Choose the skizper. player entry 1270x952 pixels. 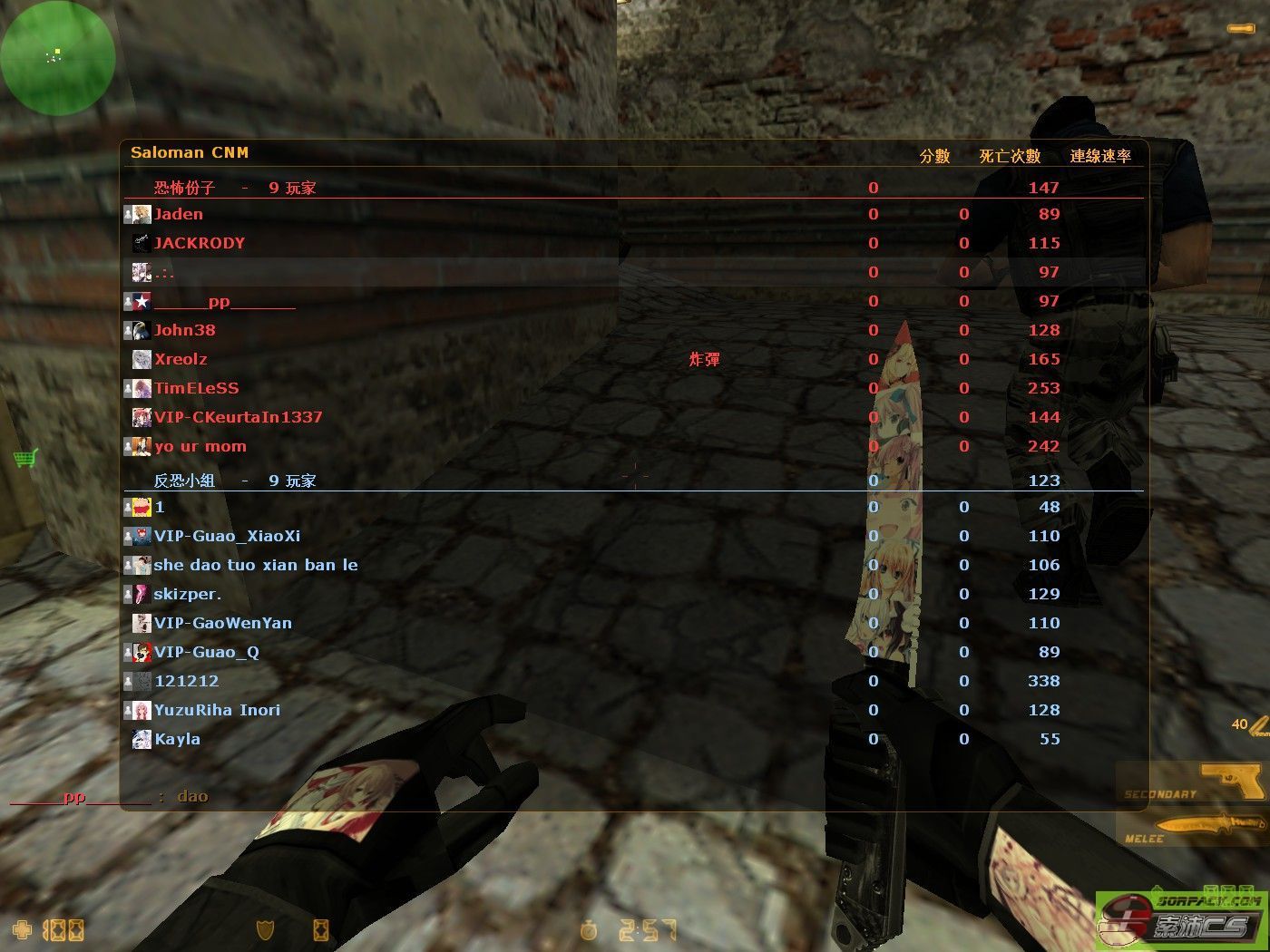187,595
